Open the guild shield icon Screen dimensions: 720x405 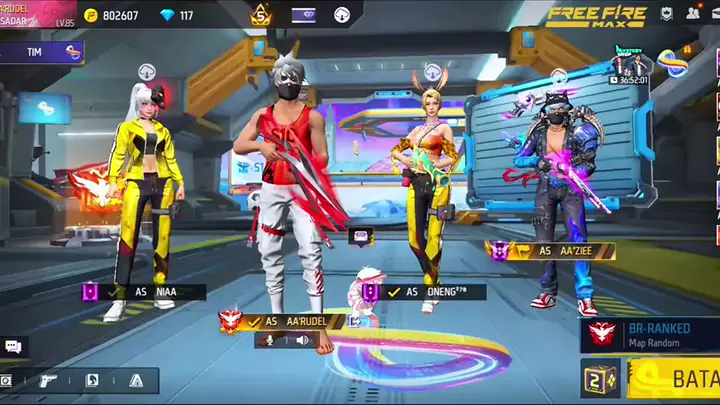(x=667, y=14)
